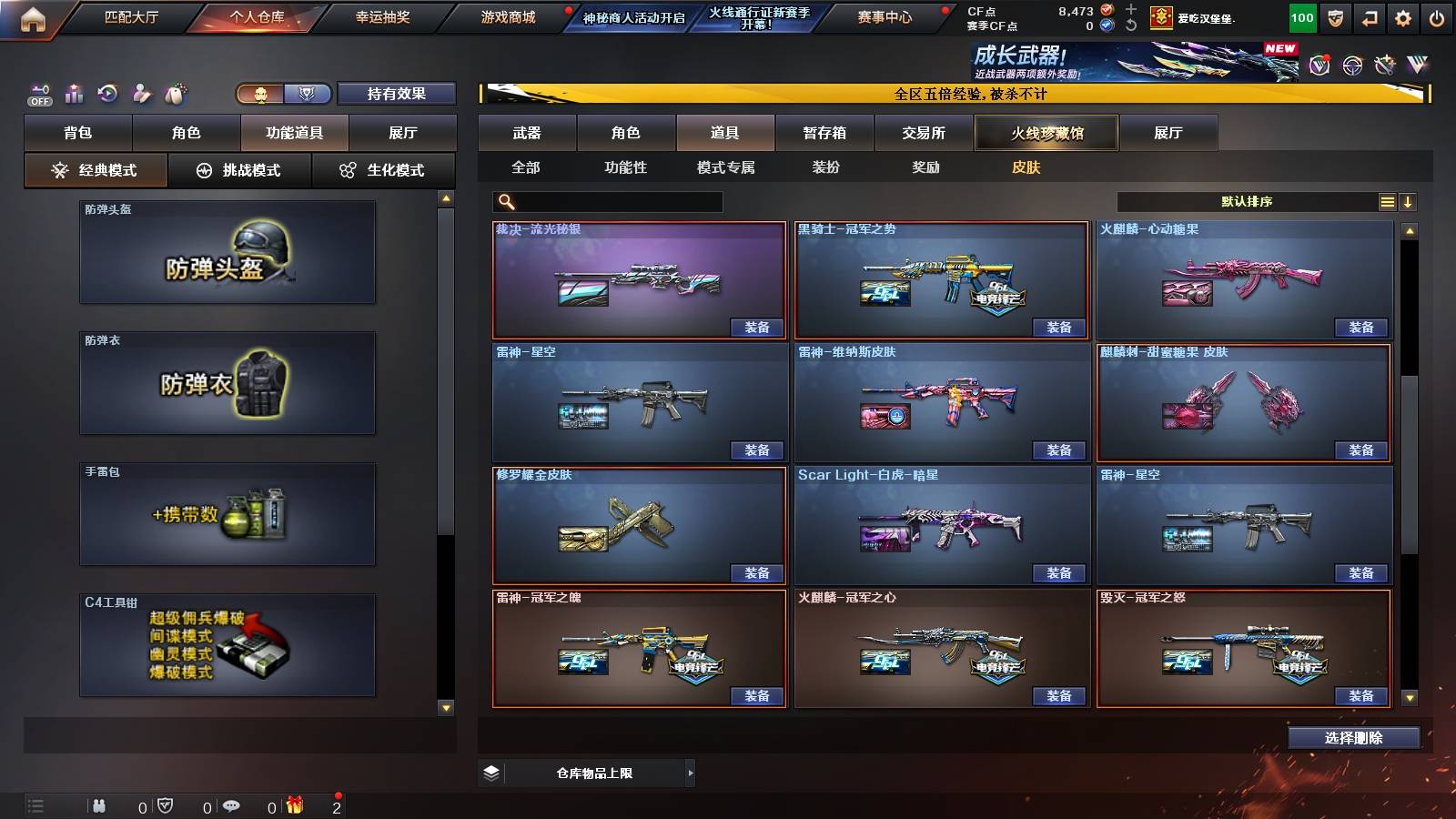Open the warehouse capacity layers icon at the bottom
This screenshot has height=819, width=1456.
492,772
